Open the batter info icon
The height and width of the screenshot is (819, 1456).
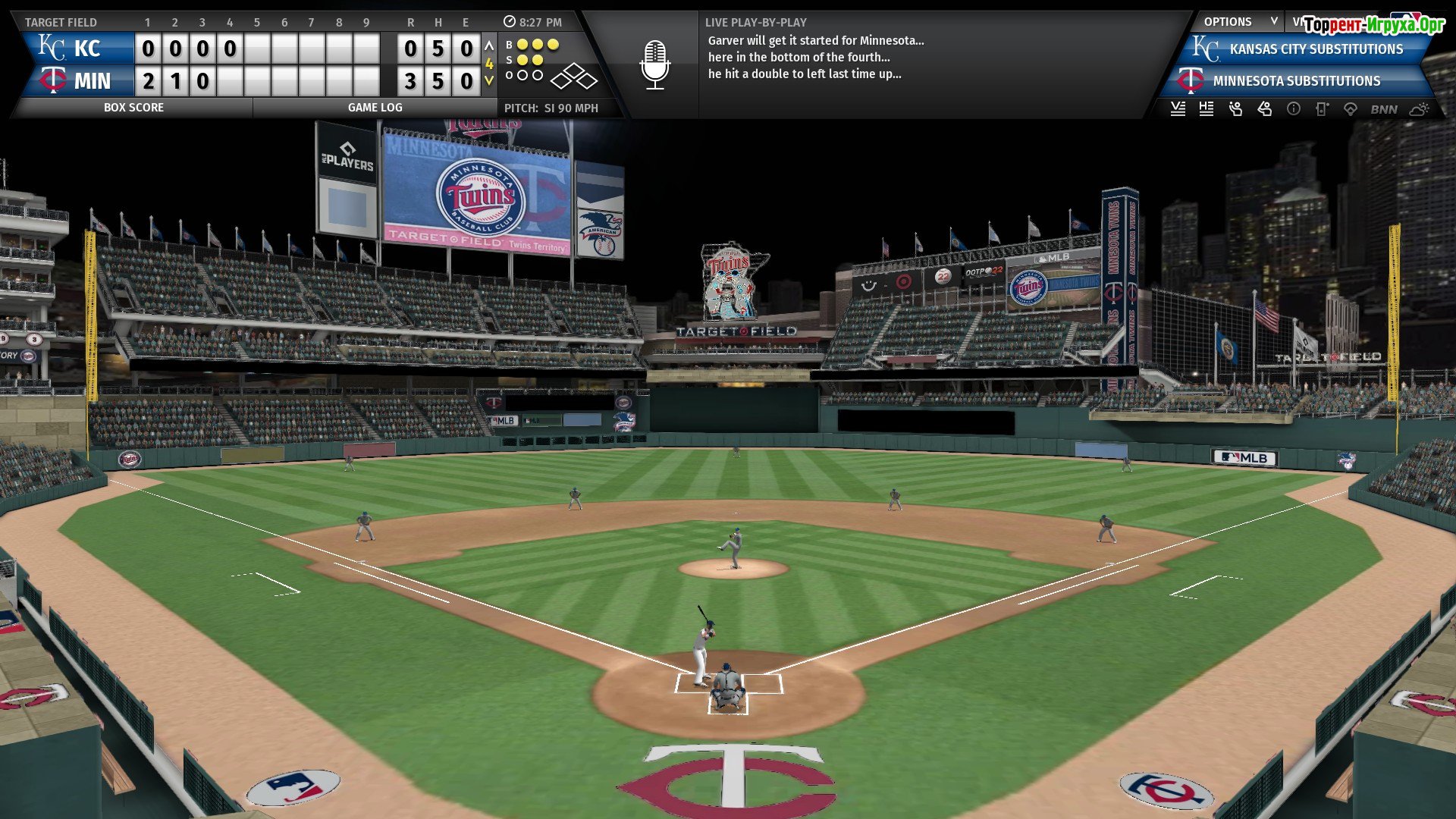(x=1264, y=109)
